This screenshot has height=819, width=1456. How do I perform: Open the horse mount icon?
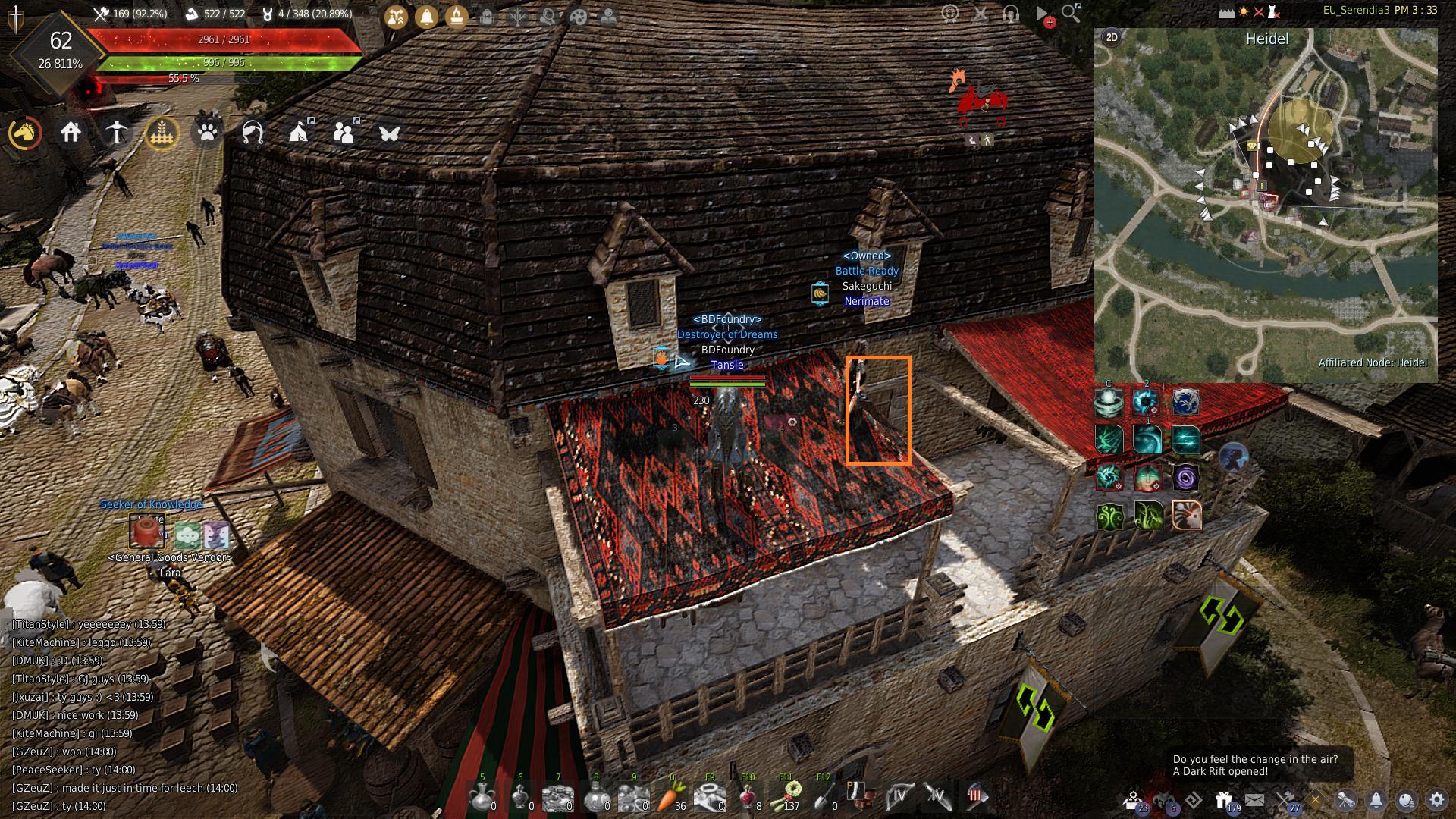coord(25,133)
